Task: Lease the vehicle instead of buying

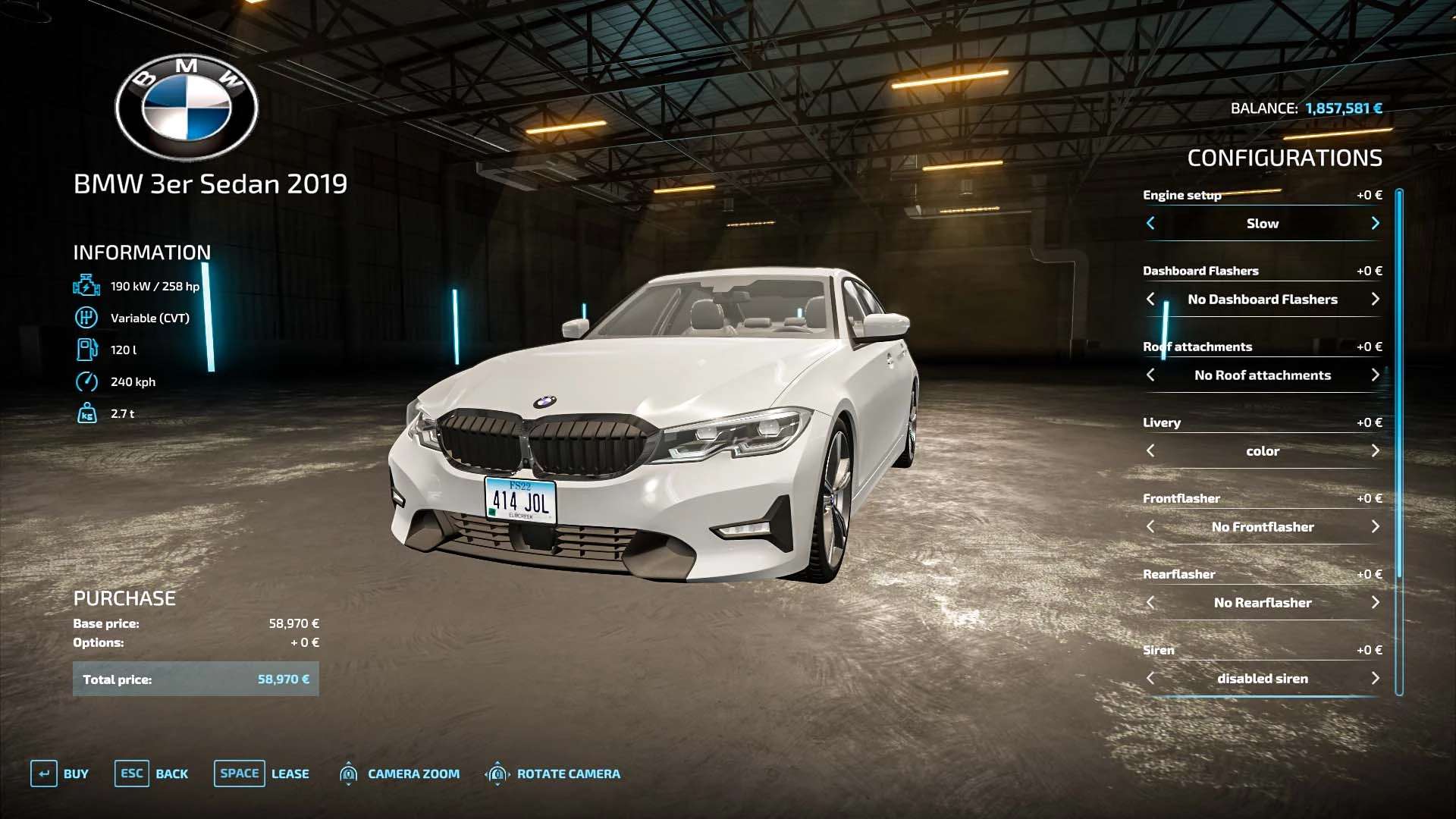Action: tap(262, 773)
